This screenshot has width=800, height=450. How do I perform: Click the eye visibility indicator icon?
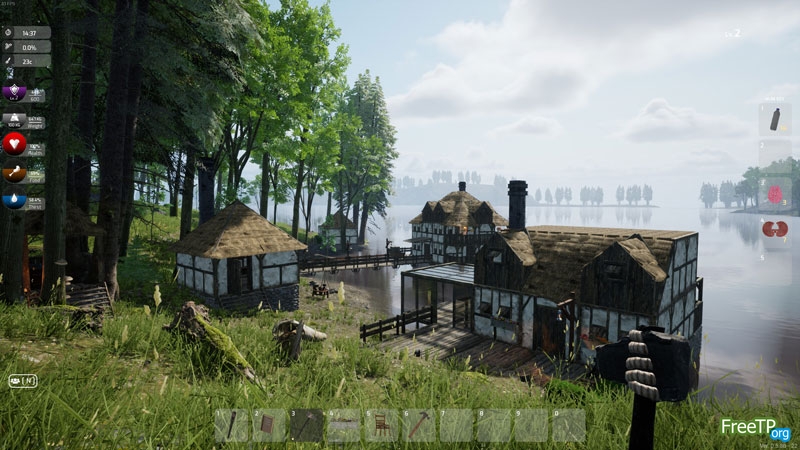coord(17,380)
